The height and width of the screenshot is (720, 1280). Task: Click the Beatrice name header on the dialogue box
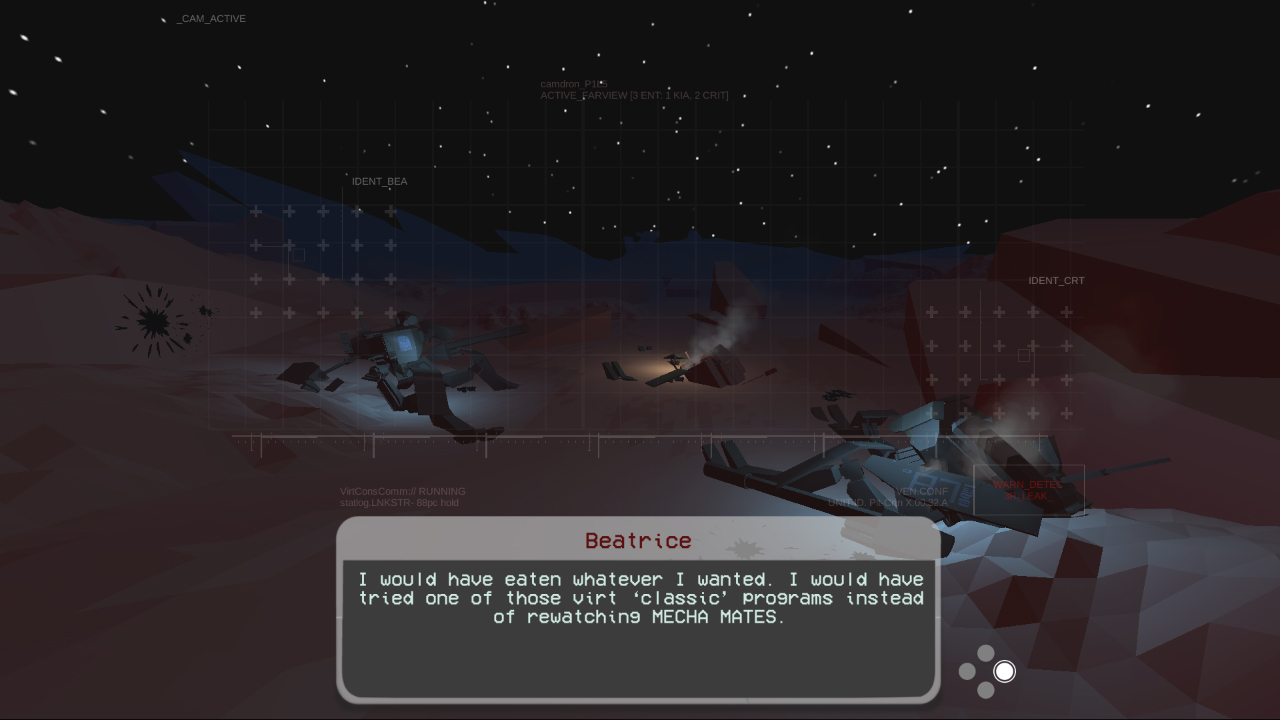point(639,540)
